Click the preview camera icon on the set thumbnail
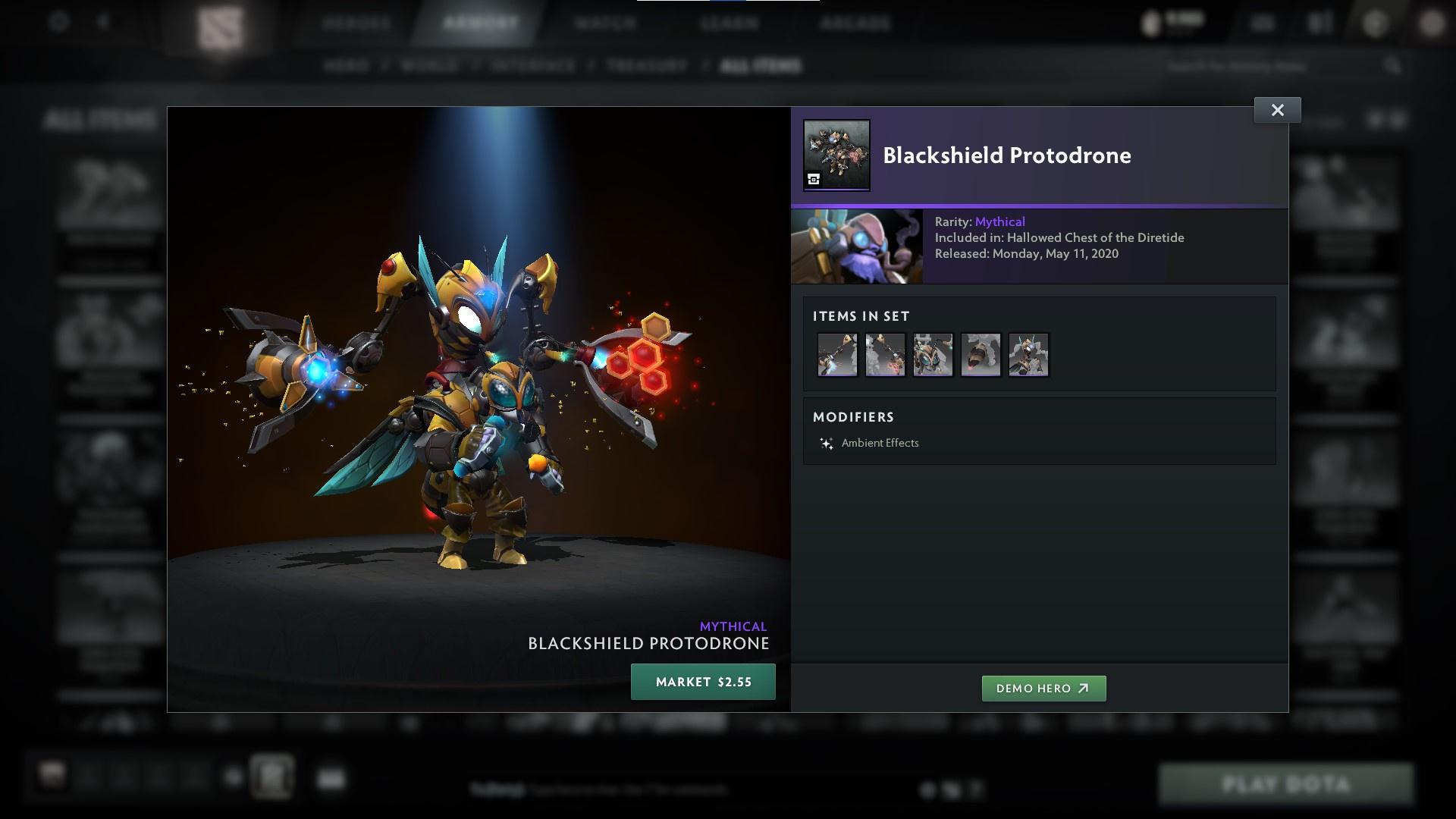The height and width of the screenshot is (819, 1456). pyautogui.click(x=814, y=179)
